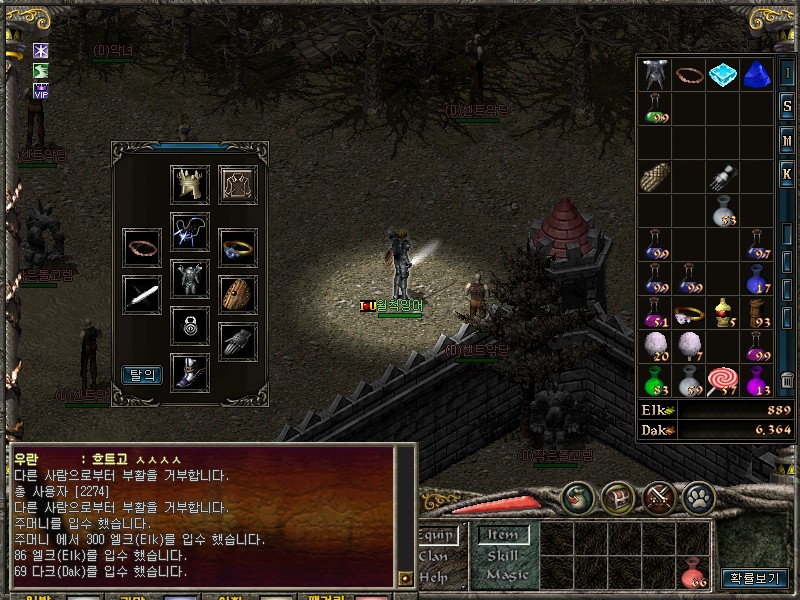Select the equipped boots slot

click(190, 372)
